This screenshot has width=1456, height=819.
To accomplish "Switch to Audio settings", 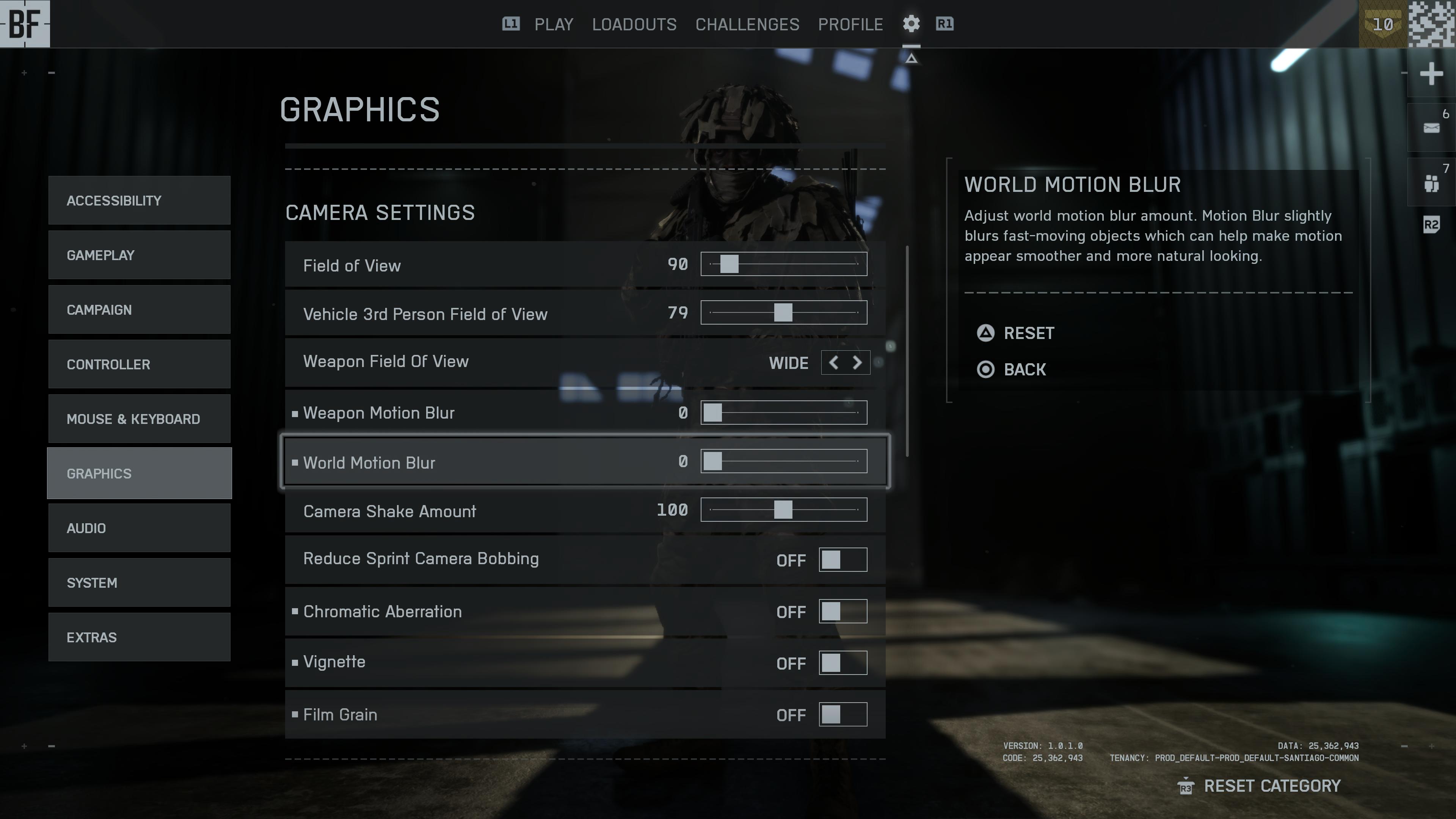I will (139, 528).
